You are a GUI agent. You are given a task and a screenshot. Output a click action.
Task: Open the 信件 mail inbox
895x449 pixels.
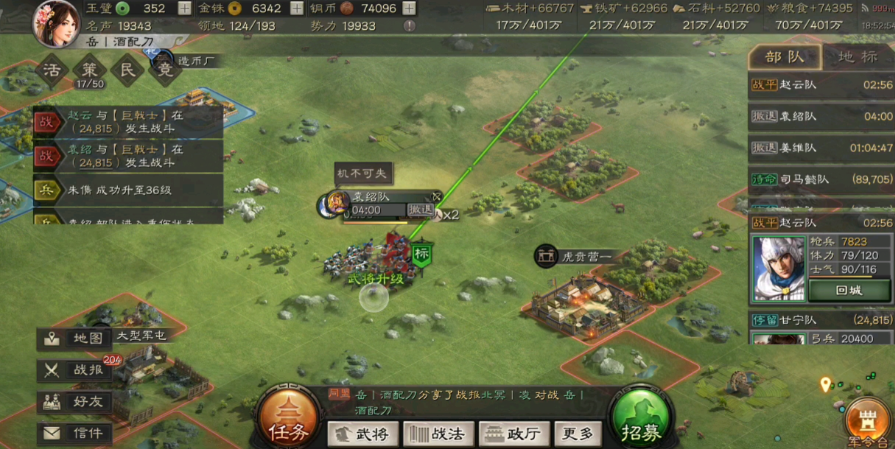[x=74, y=433]
